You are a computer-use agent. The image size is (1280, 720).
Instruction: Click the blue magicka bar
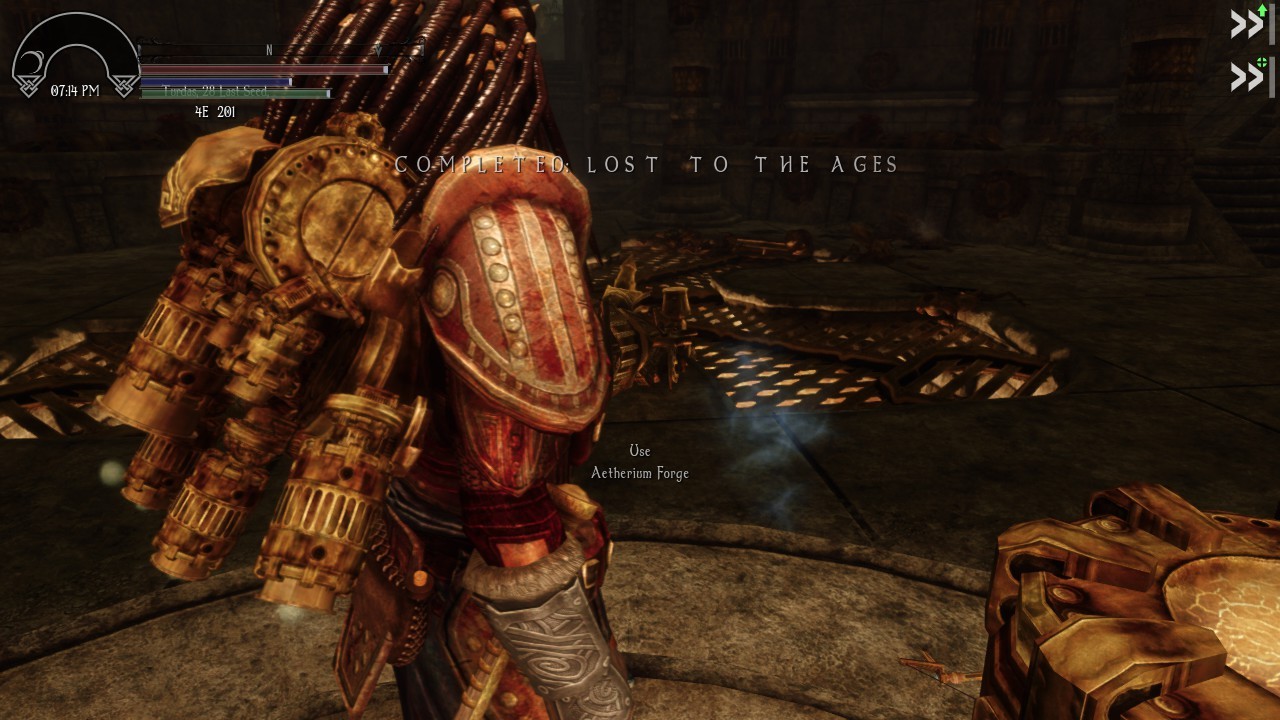coord(215,81)
